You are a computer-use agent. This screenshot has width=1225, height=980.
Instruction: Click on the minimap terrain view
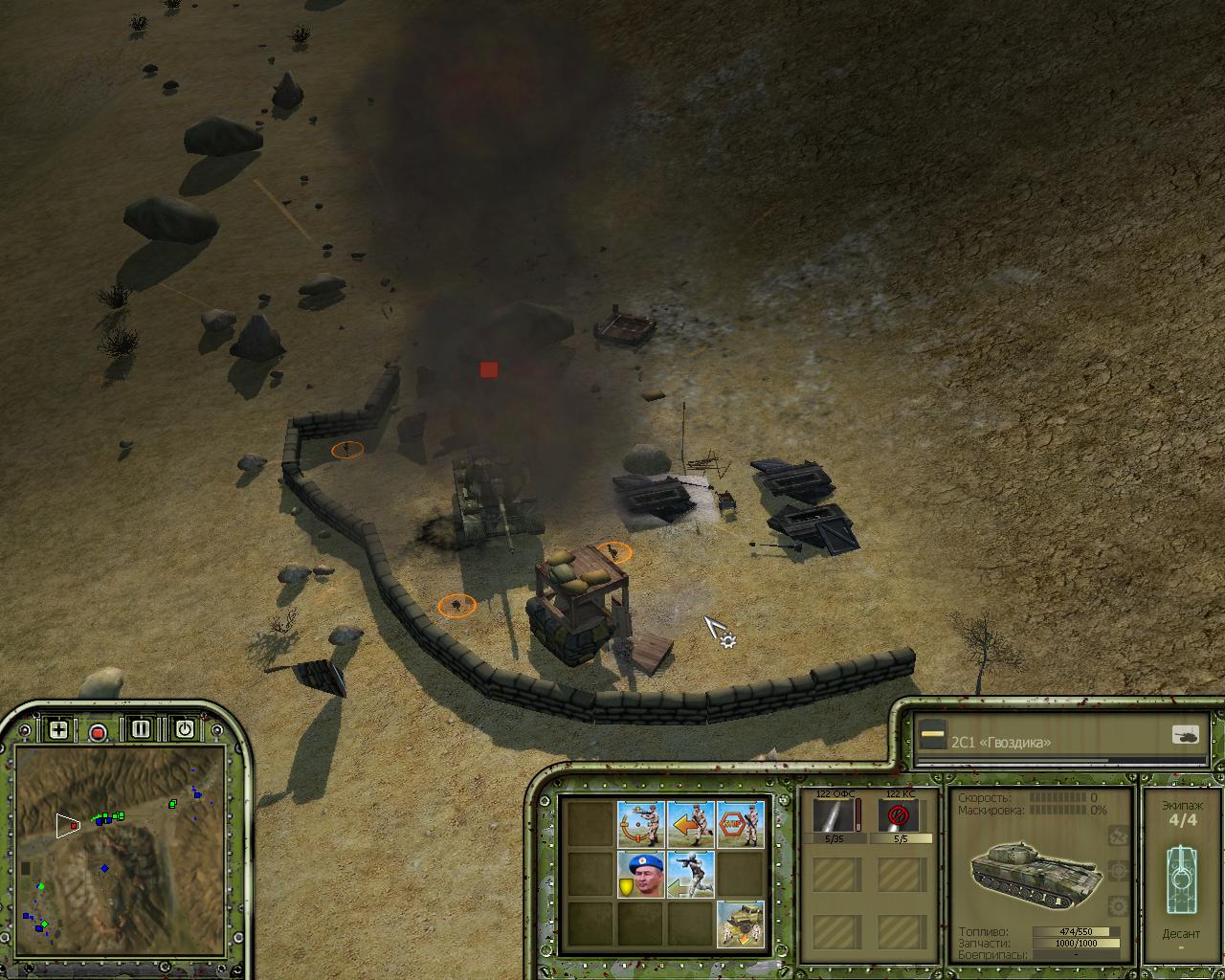point(121,843)
